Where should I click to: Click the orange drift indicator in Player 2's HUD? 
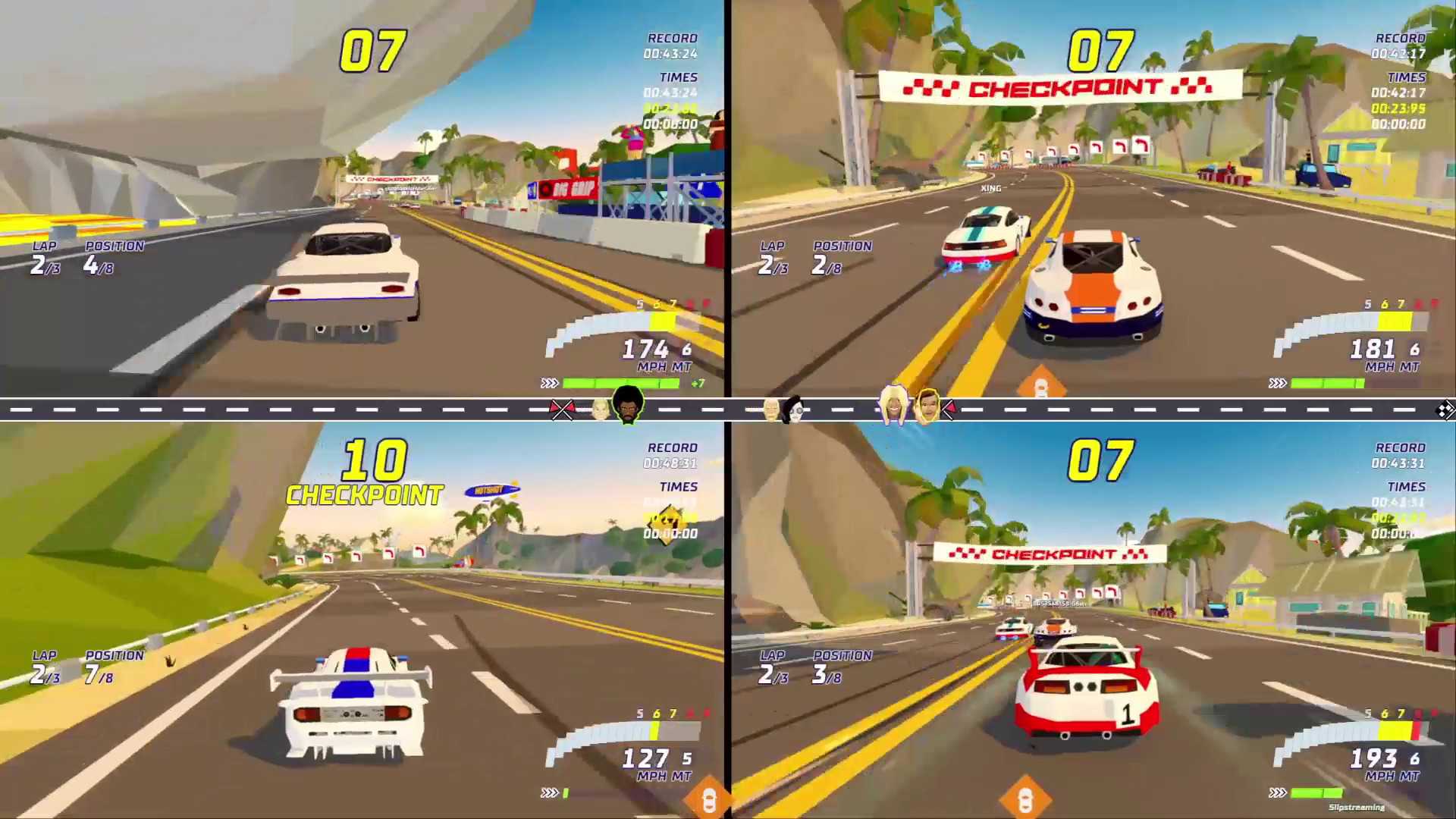point(1043,382)
